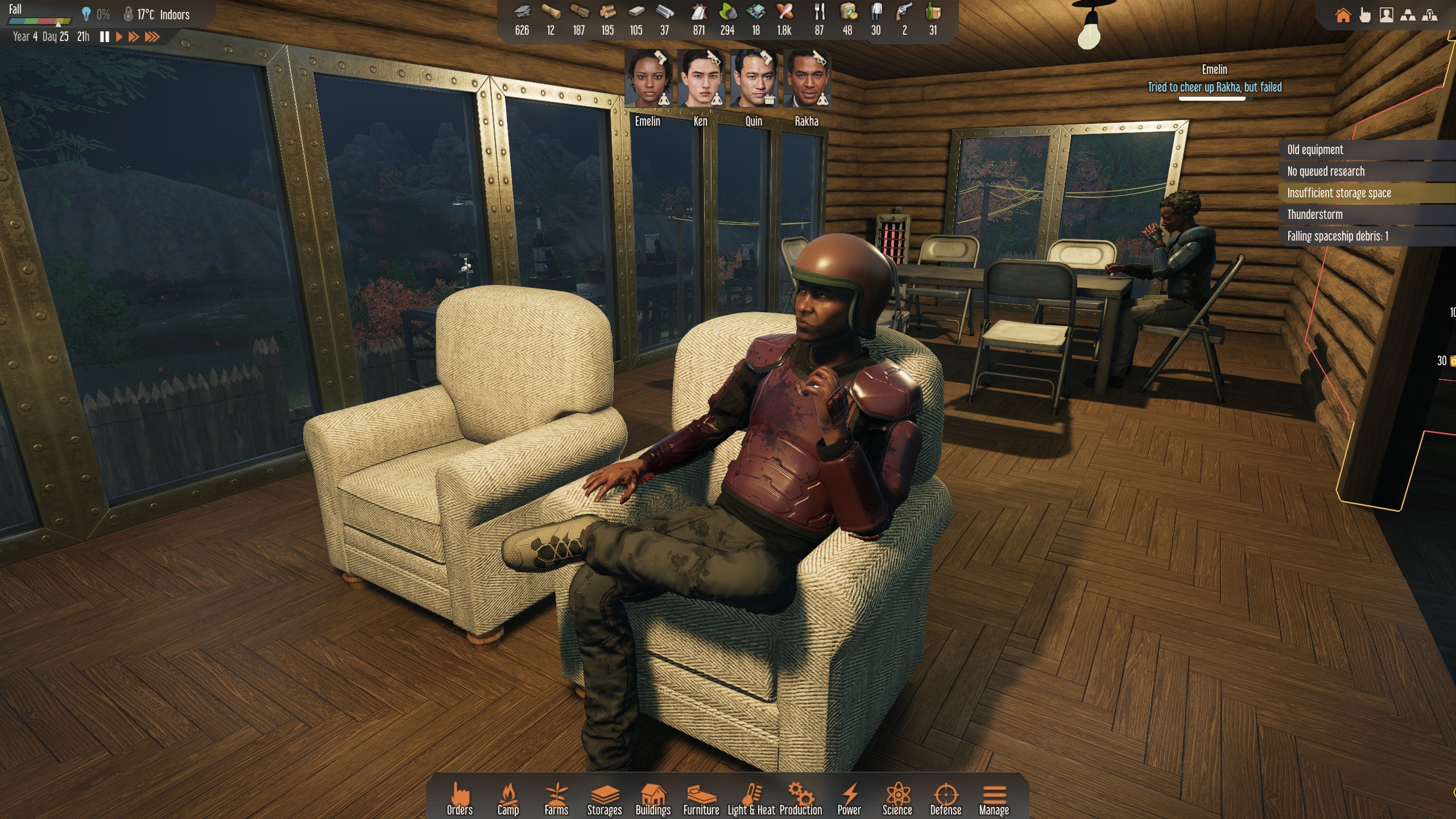The image size is (1456, 819).
Task: Show the Science research menu
Action: tap(897, 799)
